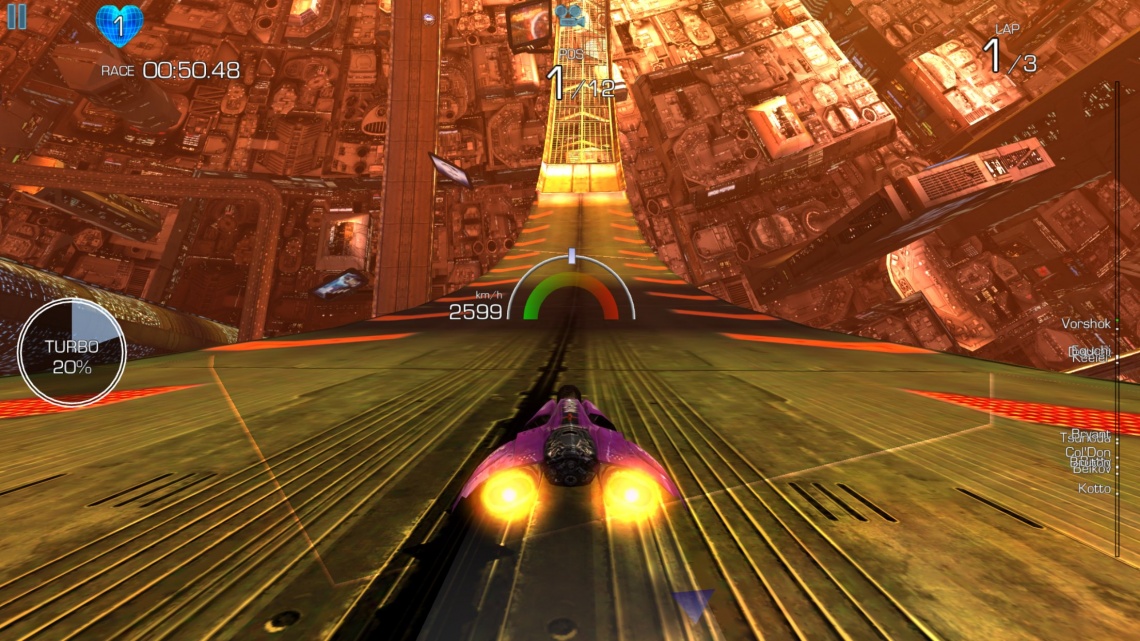Pause the race
Screen dimensions: 1140x641
(x=17, y=17)
